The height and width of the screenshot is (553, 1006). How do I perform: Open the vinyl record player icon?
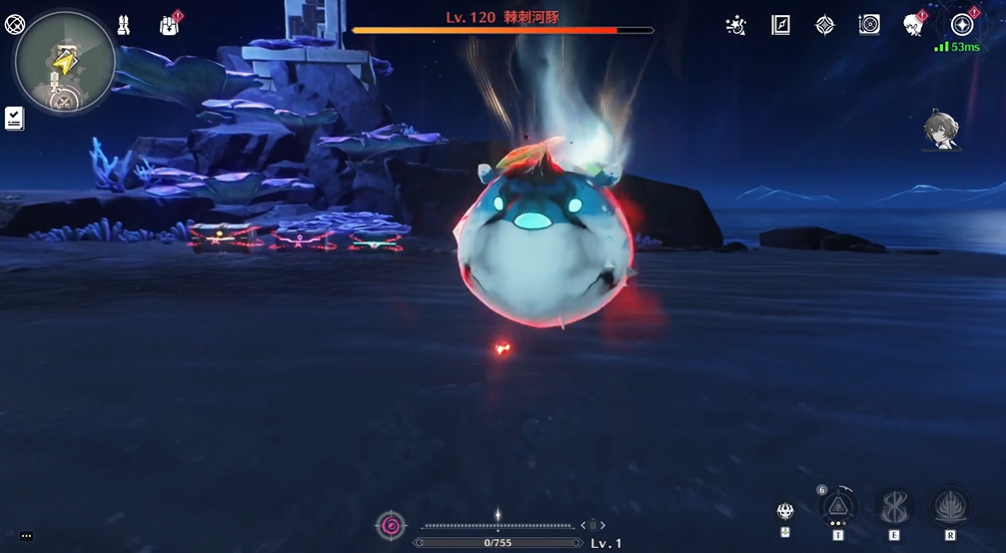click(869, 25)
